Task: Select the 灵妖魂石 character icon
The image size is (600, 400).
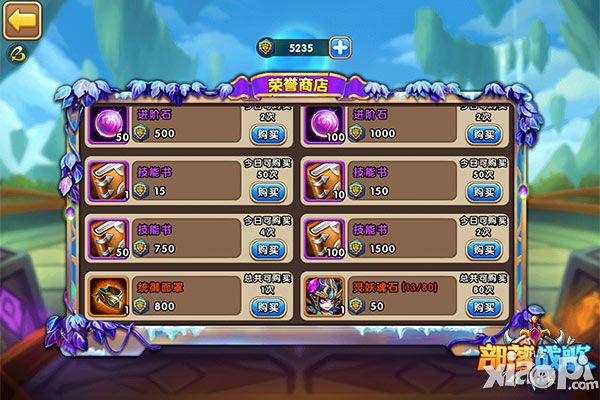Action: (x=326, y=295)
